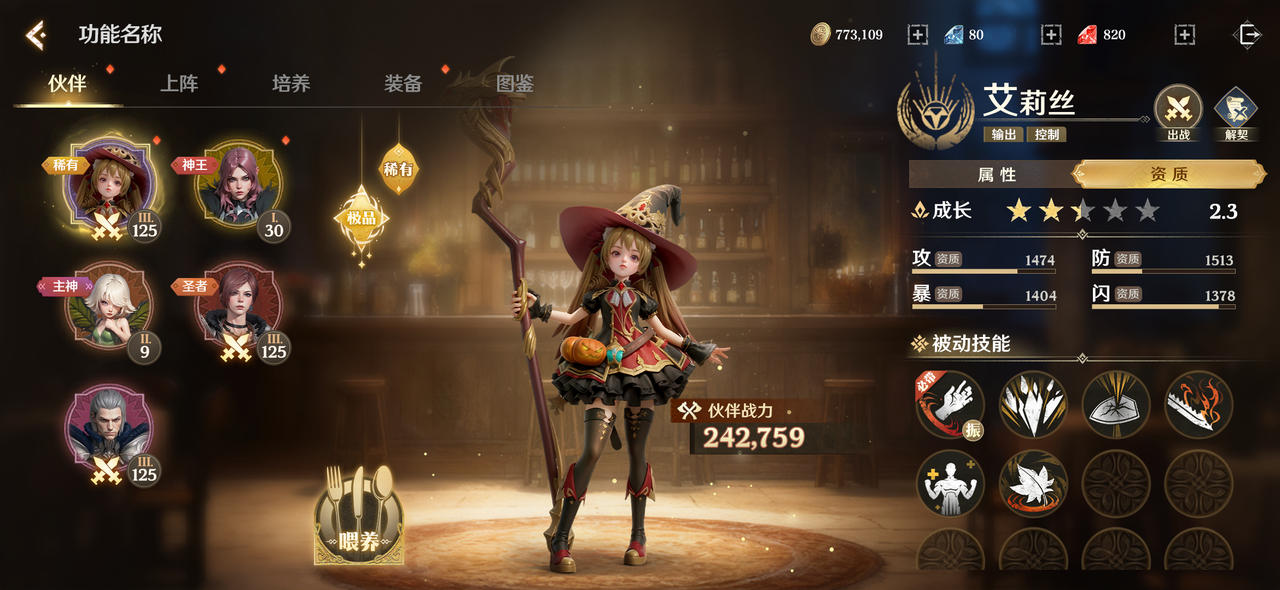This screenshot has width=1280, height=590.
Task: Switch to the 属性 attributes tab
Action: click(996, 175)
